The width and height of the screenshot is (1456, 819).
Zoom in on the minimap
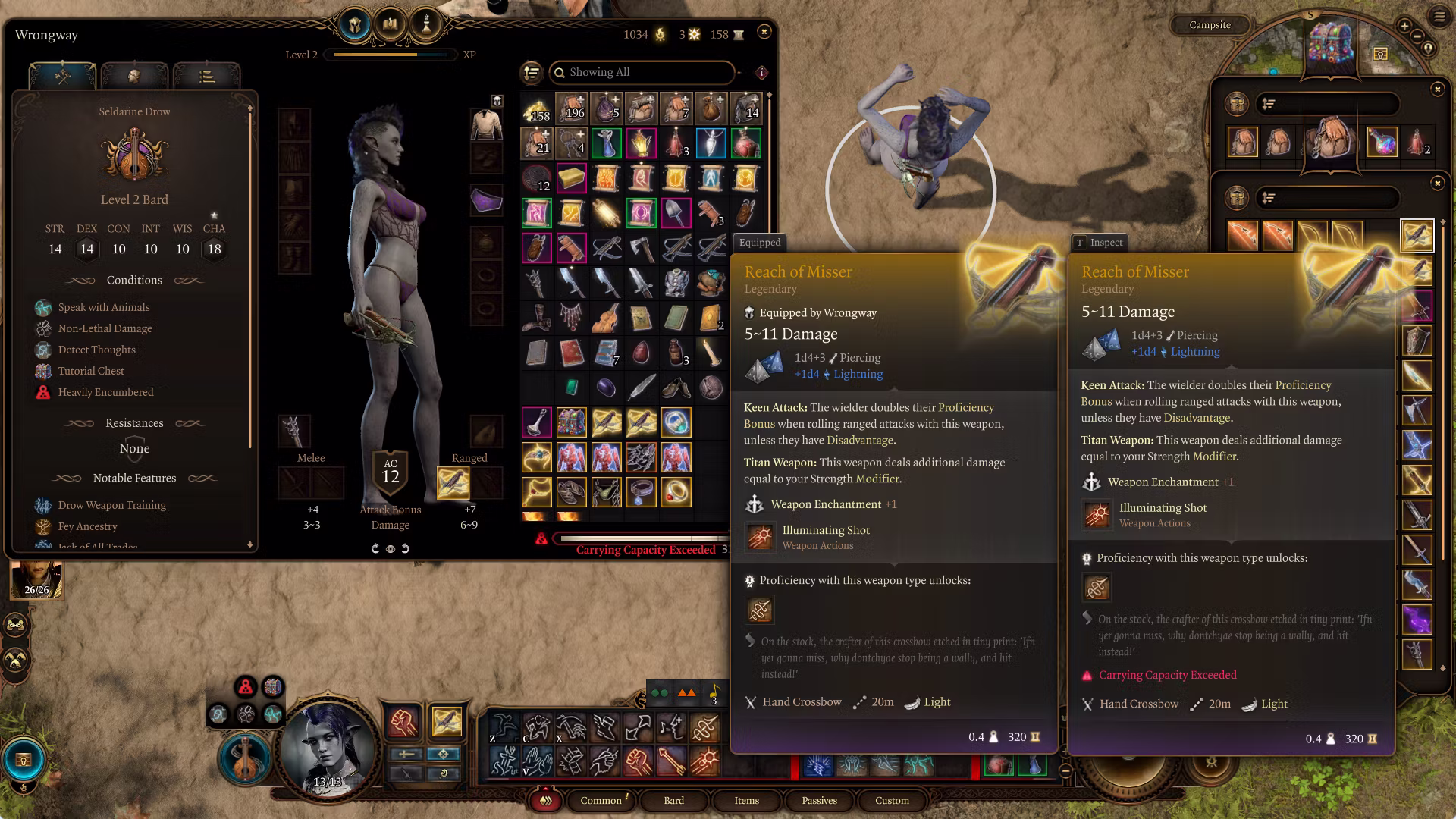click(1404, 27)
